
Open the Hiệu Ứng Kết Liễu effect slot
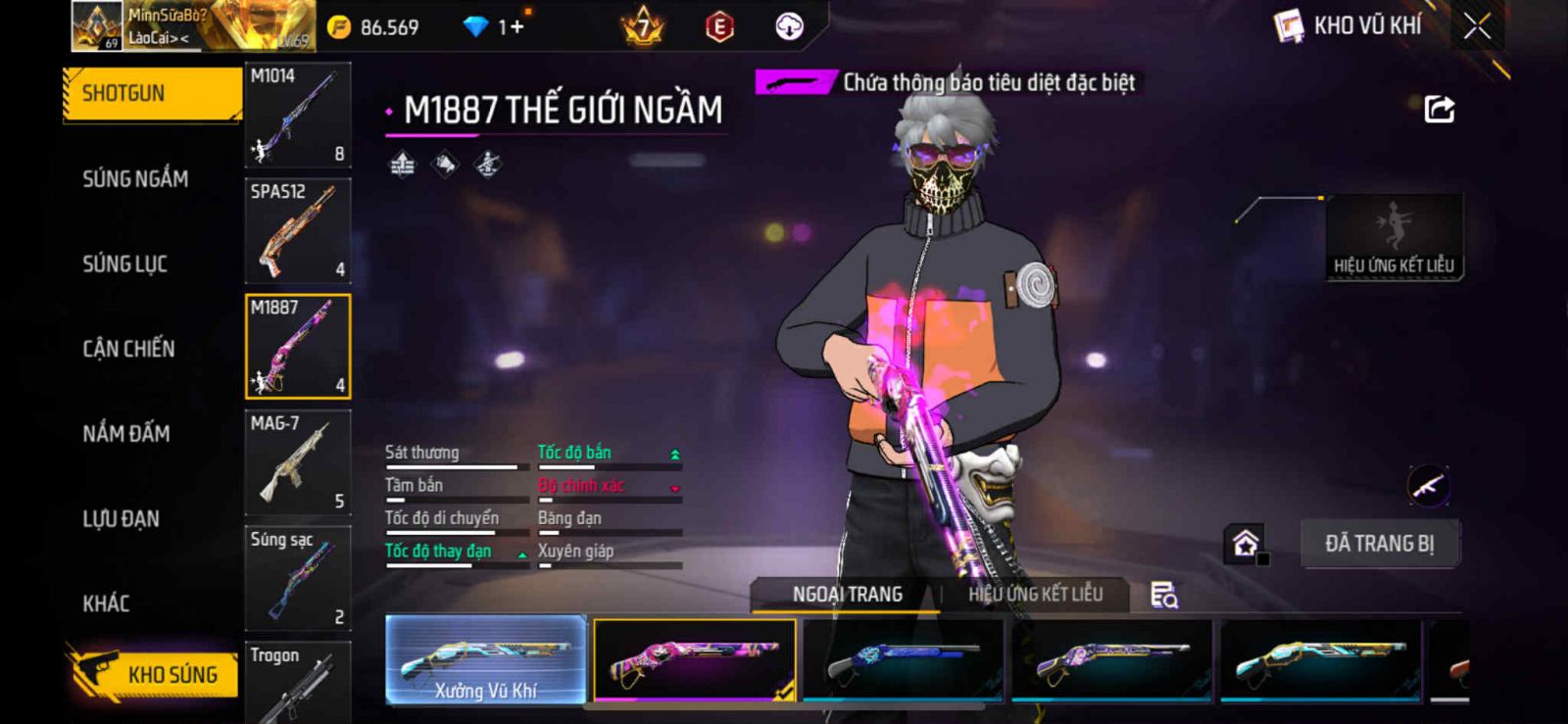[1394, 237]
